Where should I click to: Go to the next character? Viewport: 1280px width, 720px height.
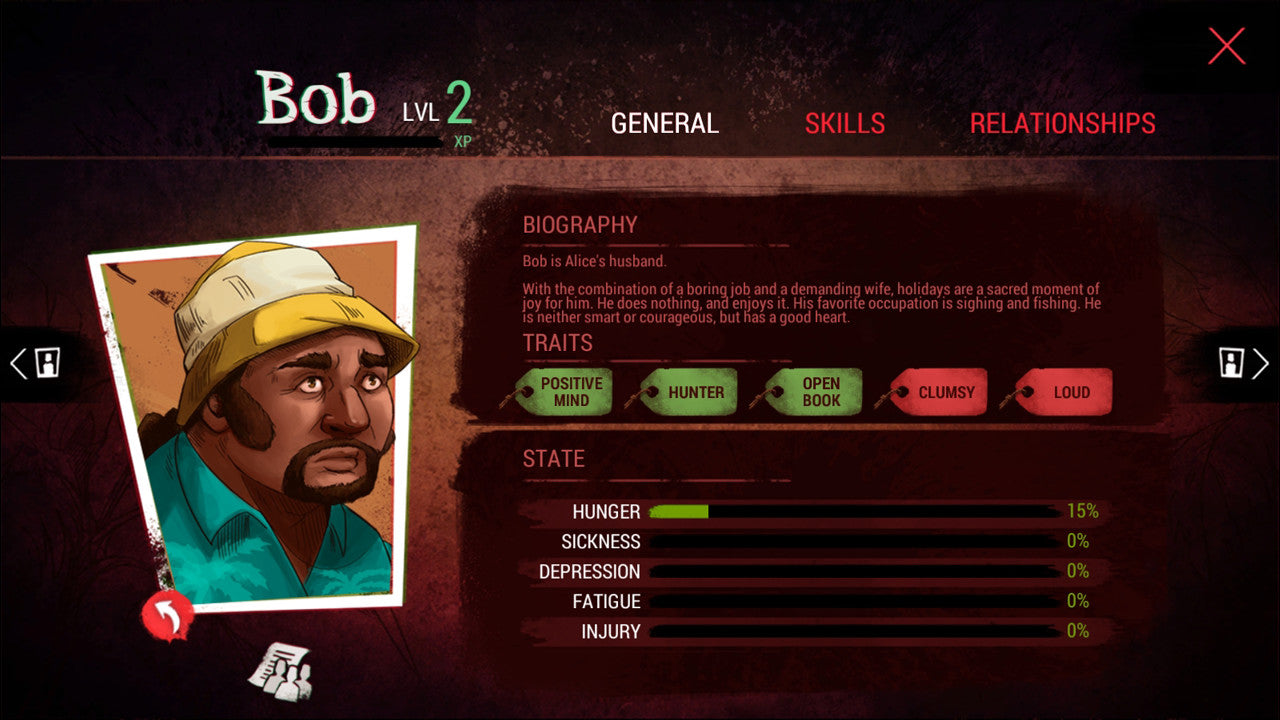[1245, 362]
